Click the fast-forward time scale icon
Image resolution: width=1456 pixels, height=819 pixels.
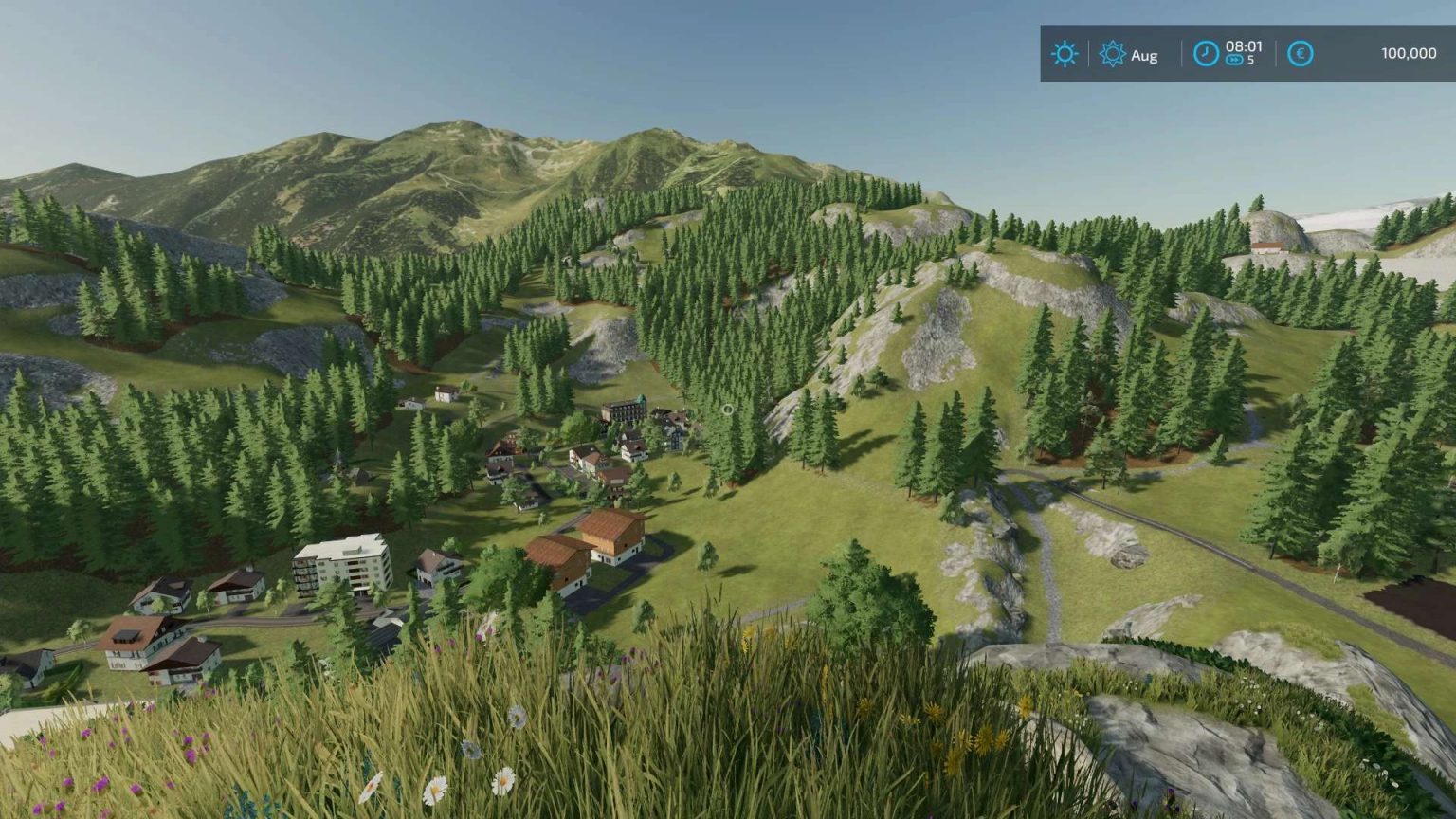[x=1233, y=60]
